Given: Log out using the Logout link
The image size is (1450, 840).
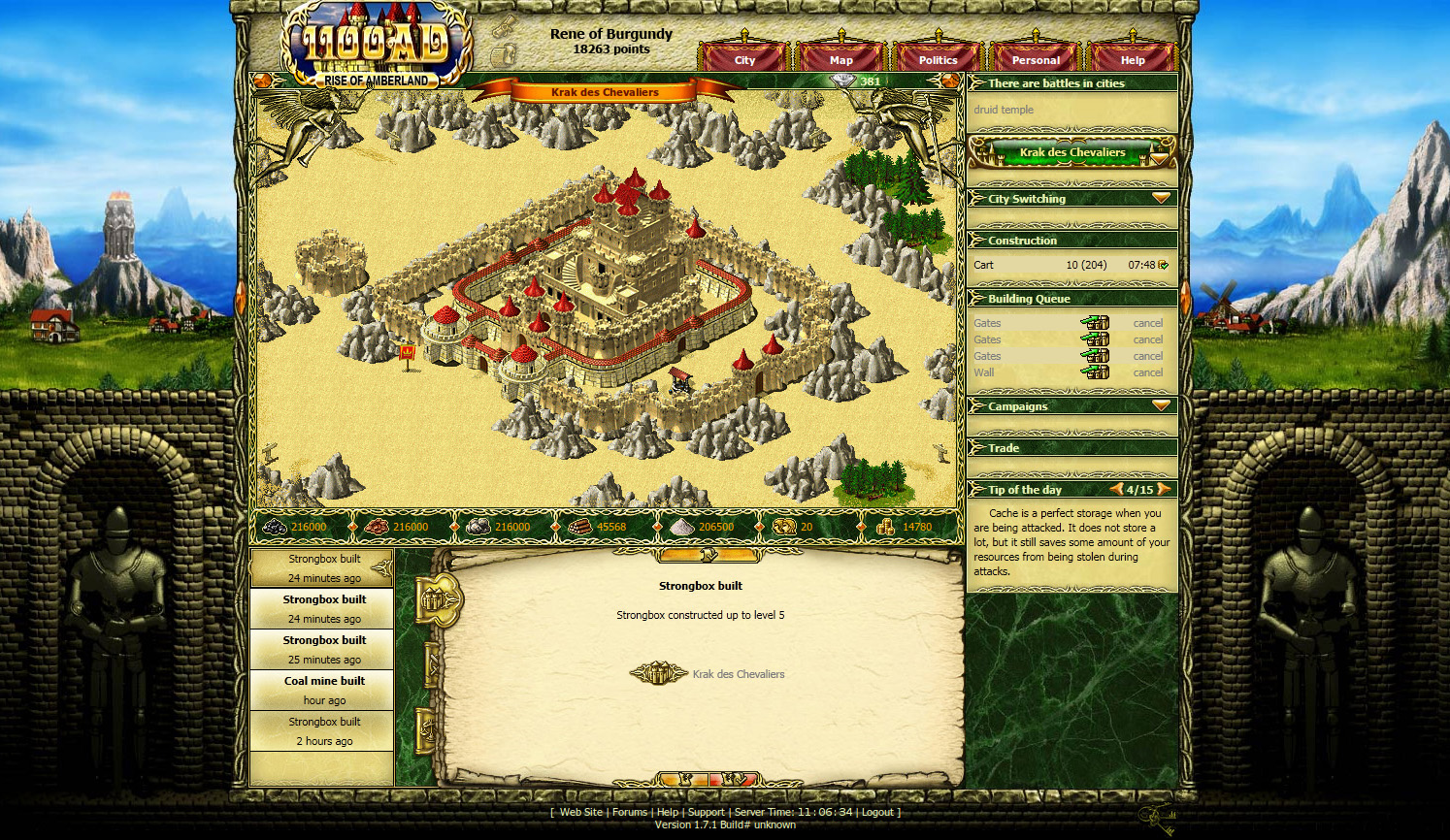Looking at the screenshot, I should 877,812.
